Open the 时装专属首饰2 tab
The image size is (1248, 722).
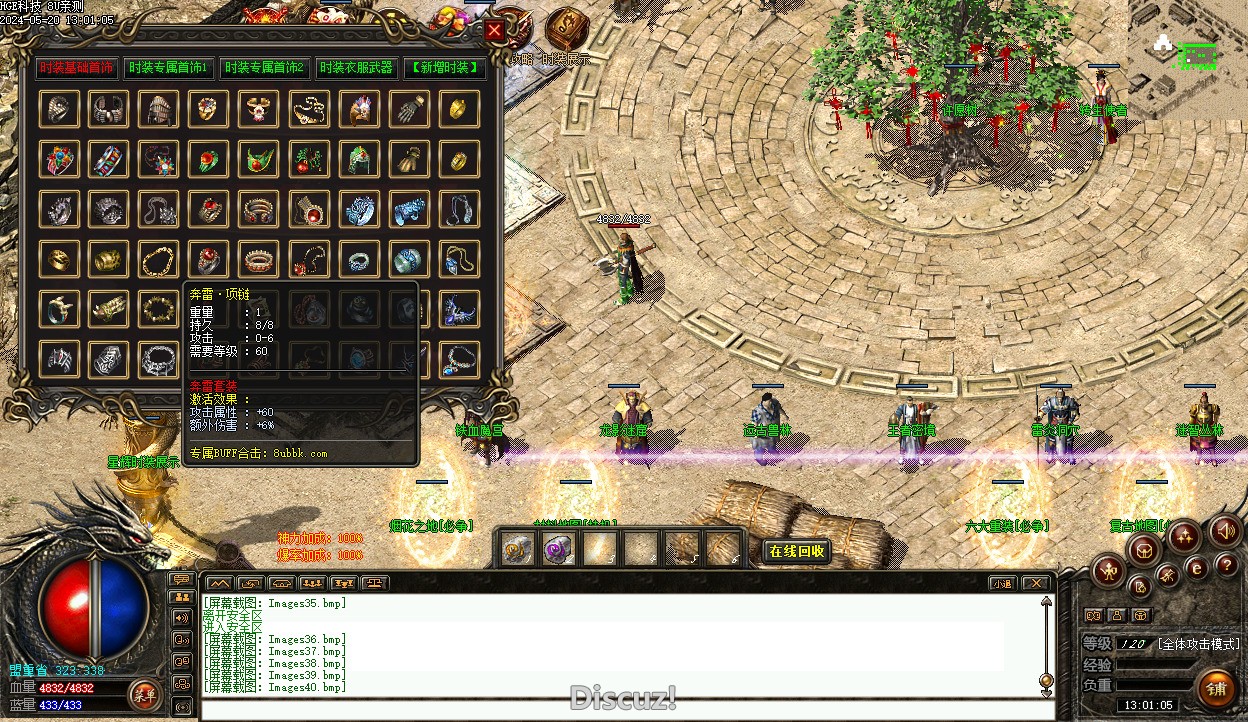(x=264, y=68)
